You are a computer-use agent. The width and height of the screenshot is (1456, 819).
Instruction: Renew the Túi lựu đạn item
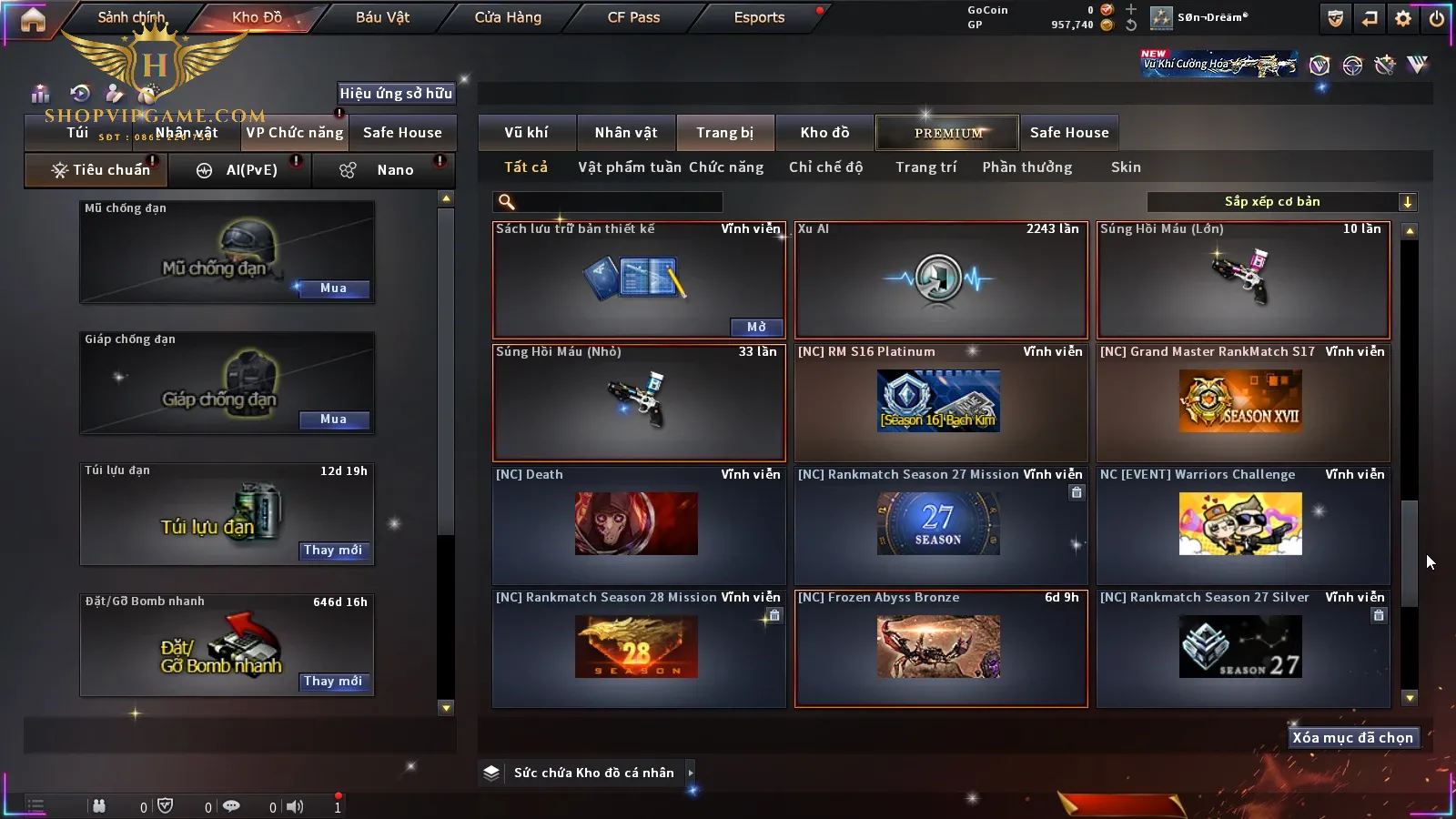pos(333,551)
